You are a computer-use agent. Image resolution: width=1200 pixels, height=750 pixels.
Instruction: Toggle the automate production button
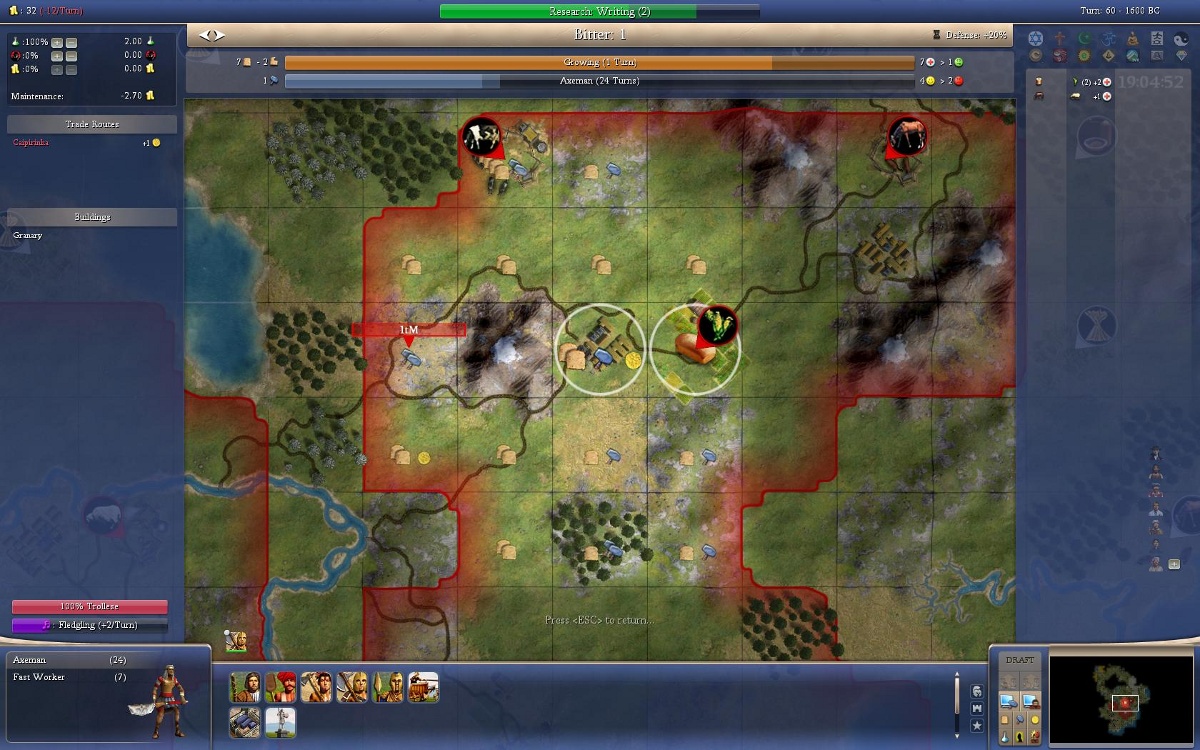point(1007,702)
